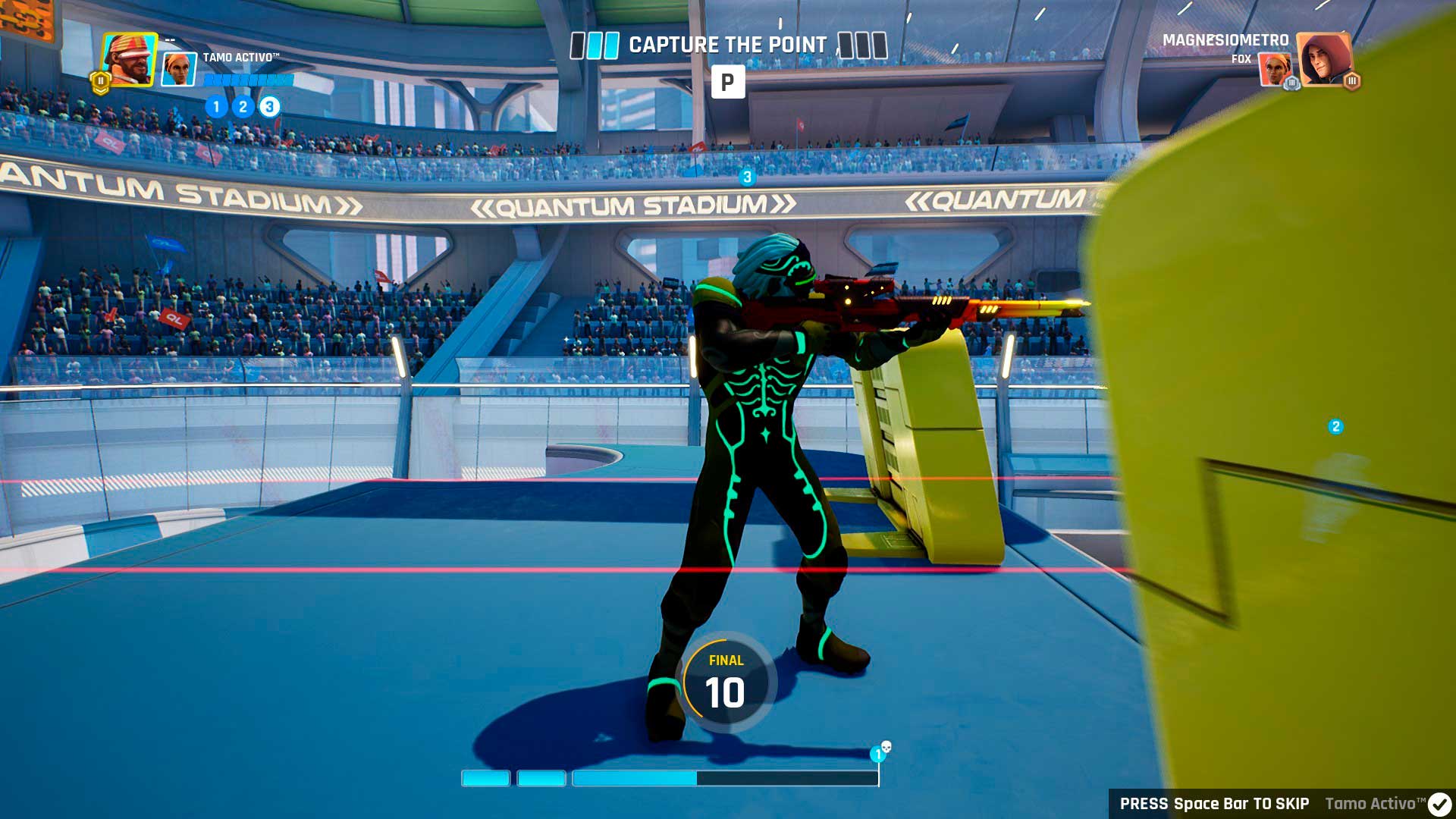The height and width of the screenshot is (819, 1456).
Task: Select the hooded Magnesiometro opponent portrait
Action: [1323, 59]
